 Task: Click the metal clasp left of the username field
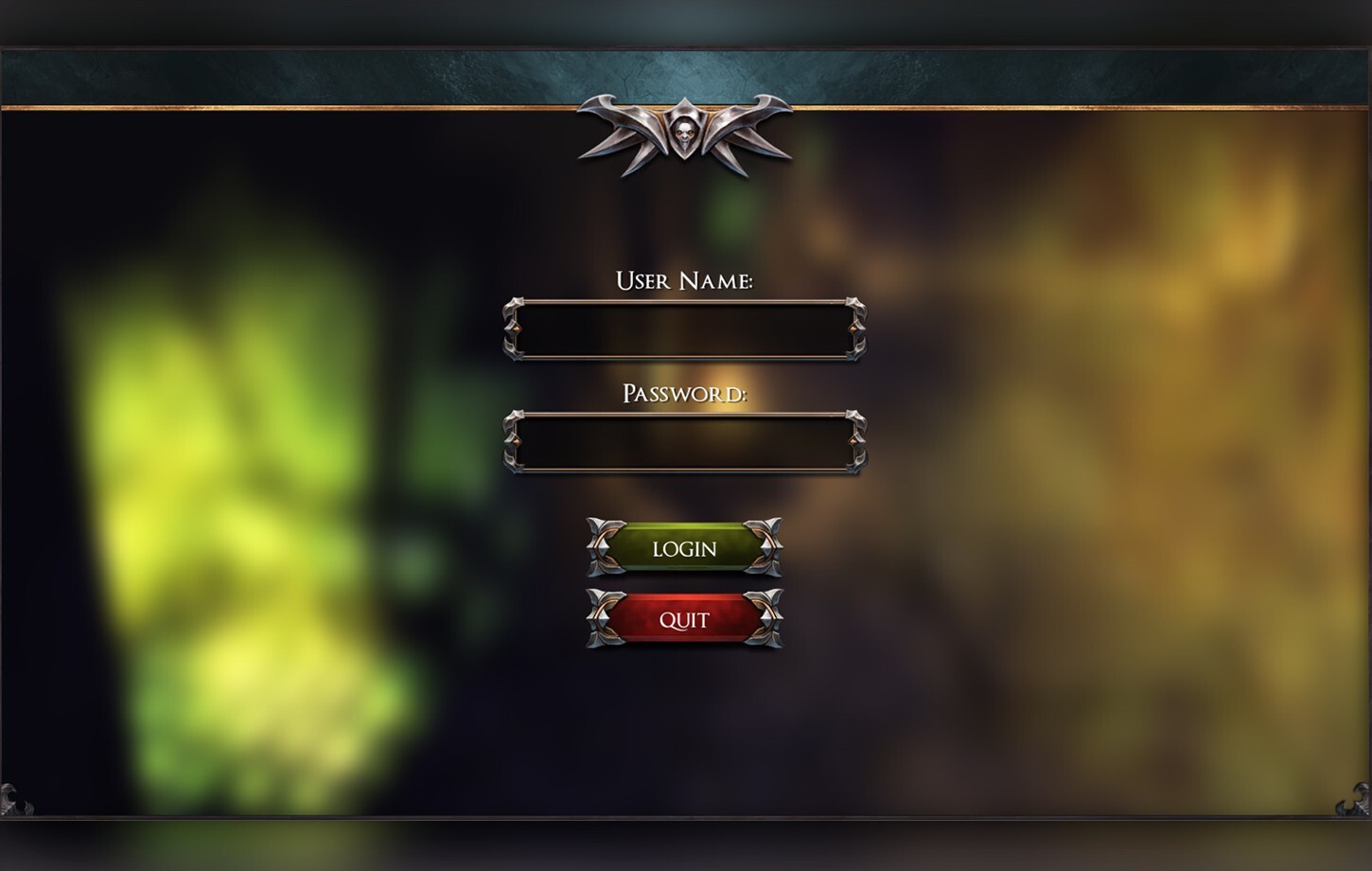click(x=514, y=329)
